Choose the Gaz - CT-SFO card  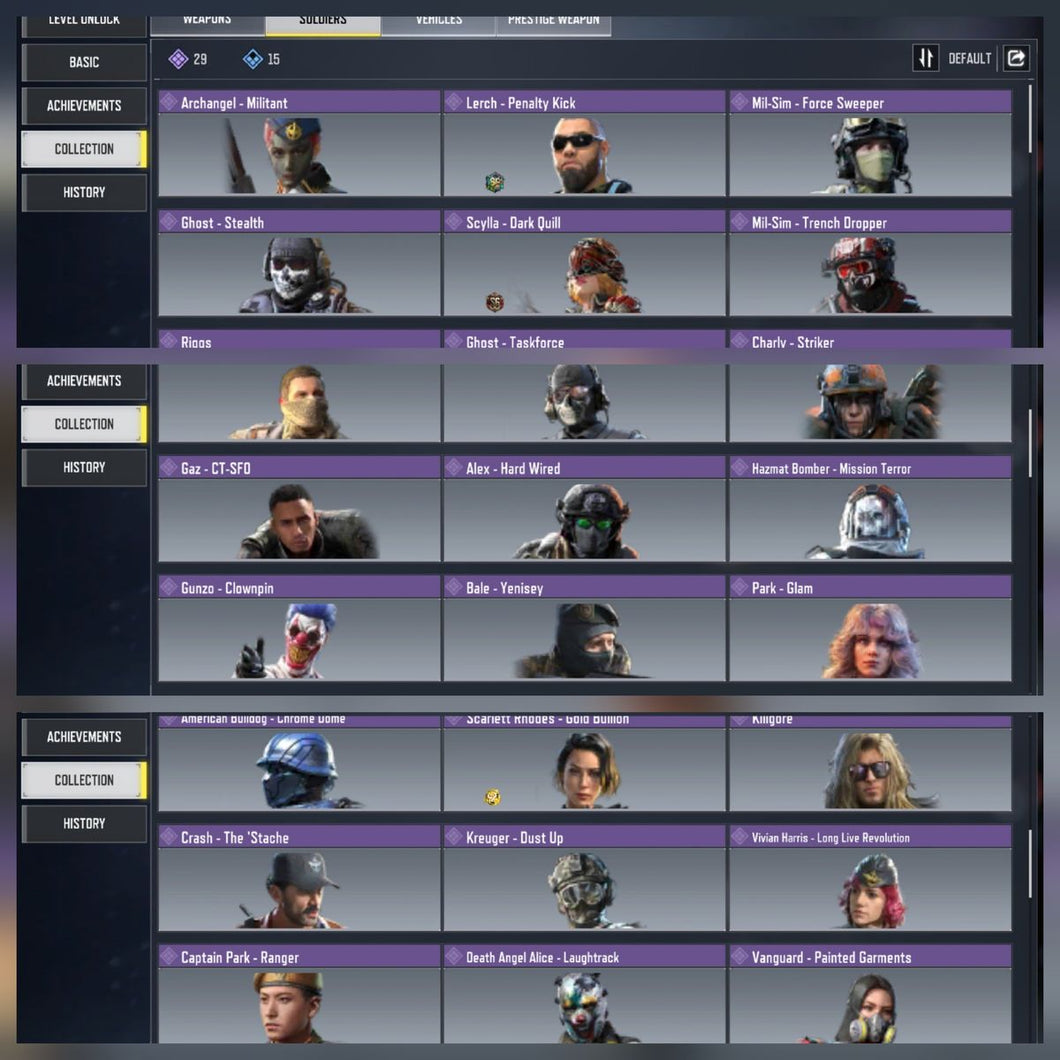299,510
